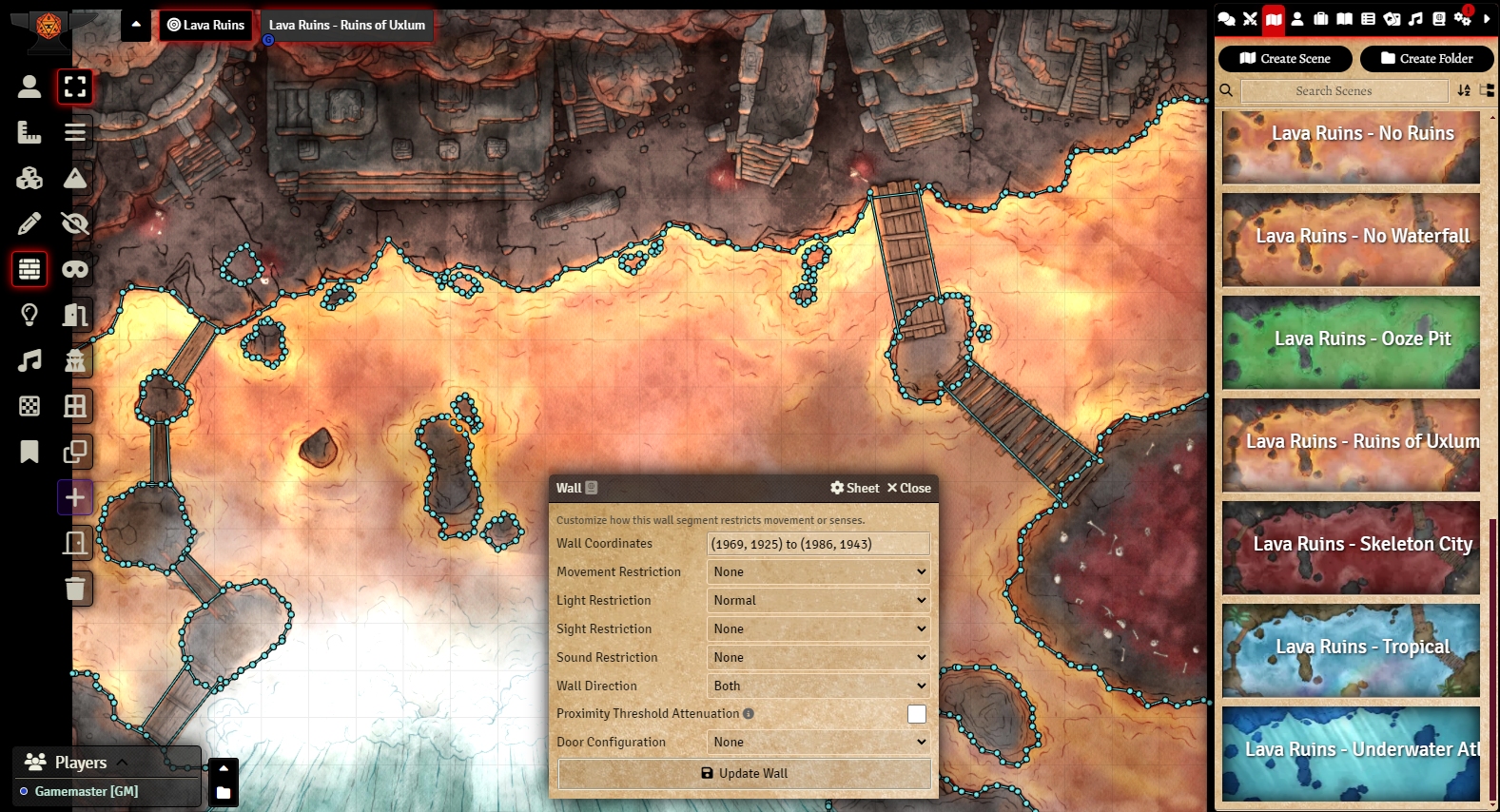
Task: Open the Door Configuration dropdown
Action: point(819,742)
